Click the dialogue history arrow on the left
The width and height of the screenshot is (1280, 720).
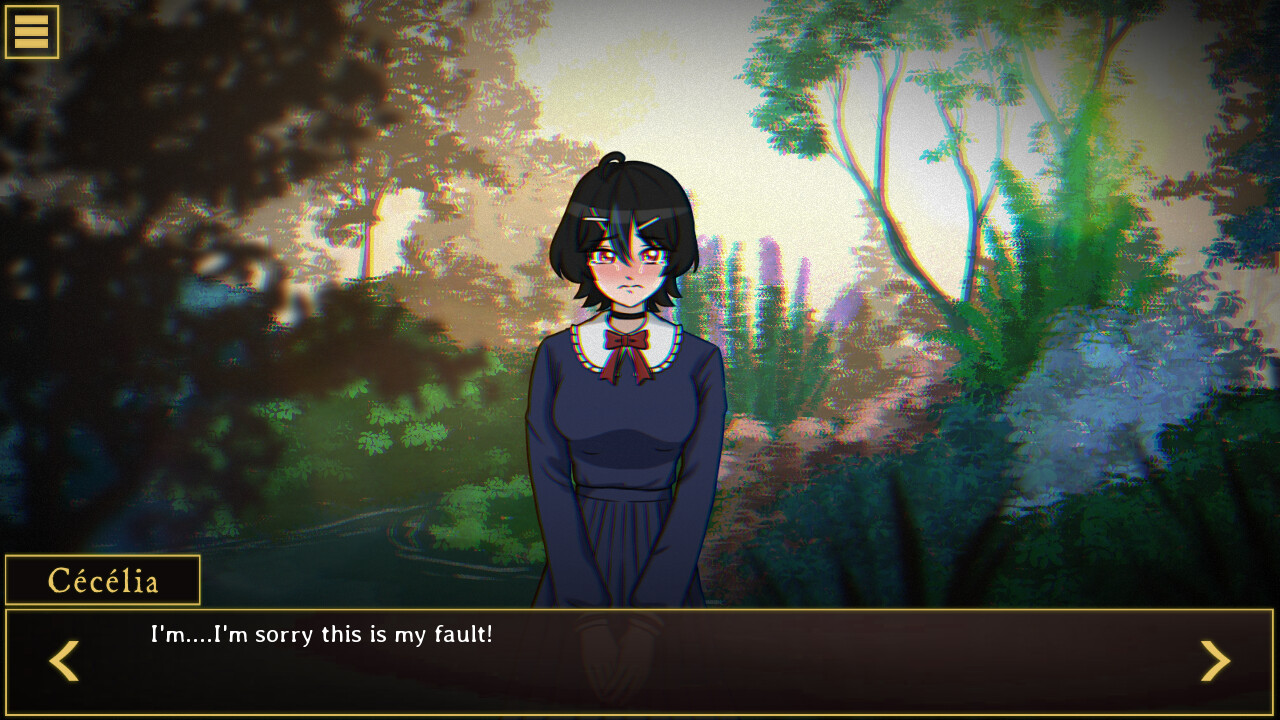[63, 661]
